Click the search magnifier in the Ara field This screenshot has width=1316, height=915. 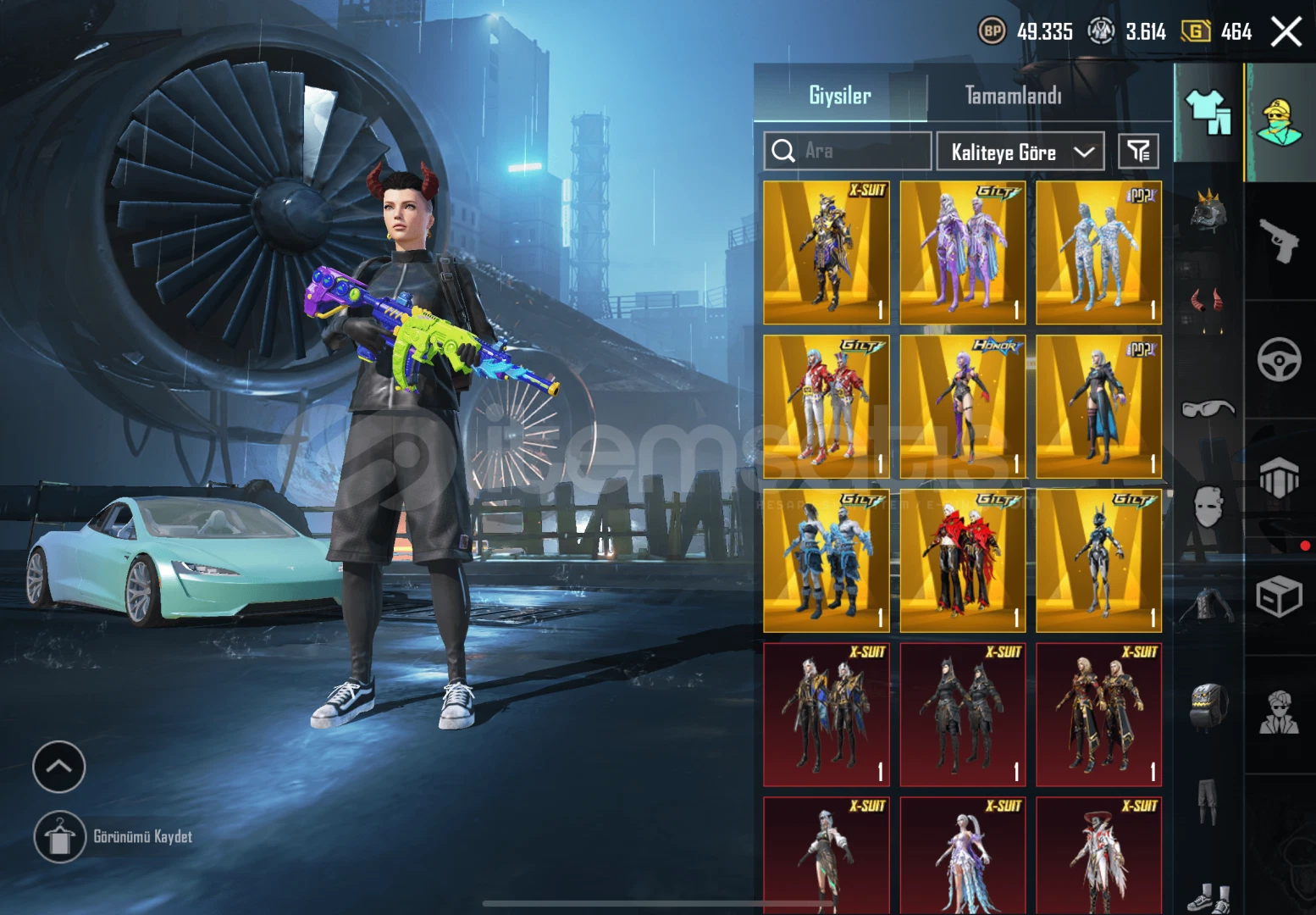783,151
